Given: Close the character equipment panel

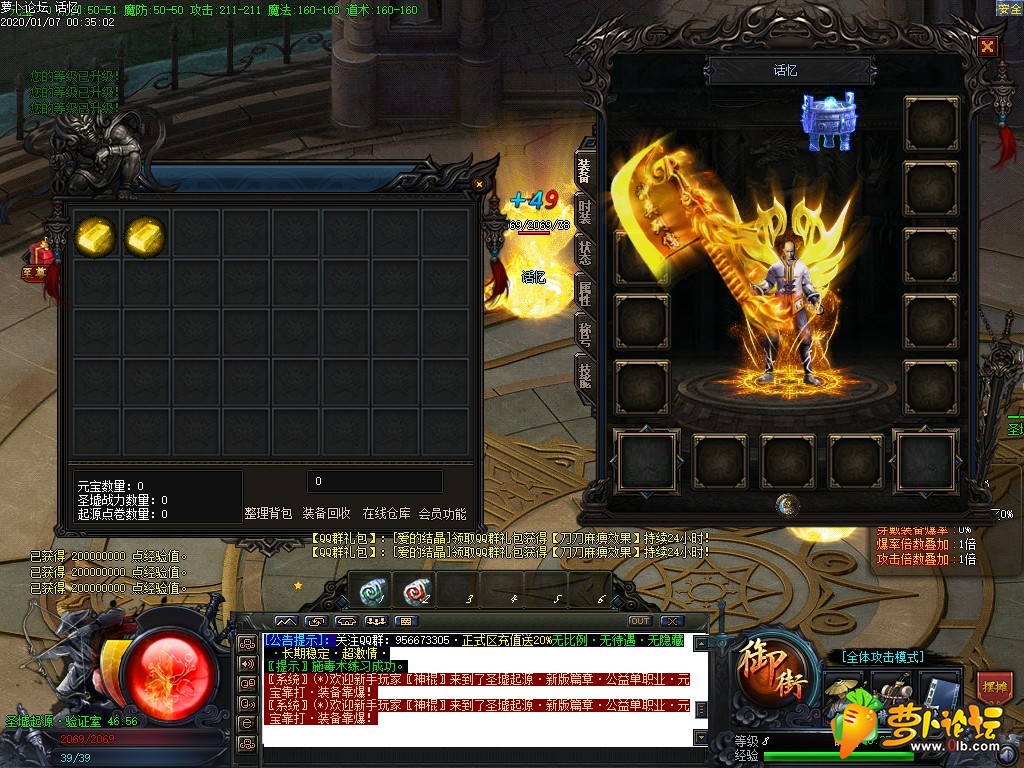Looking at the screenshot, I should coord(987,47).
